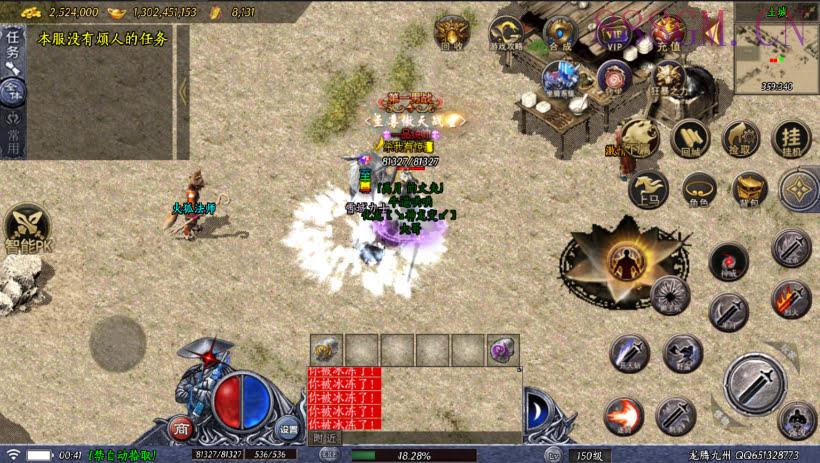Viewport: 820px width, 463px height.
Task: Toggle 挂机 auto-battle mode
Action: point(791,139)
